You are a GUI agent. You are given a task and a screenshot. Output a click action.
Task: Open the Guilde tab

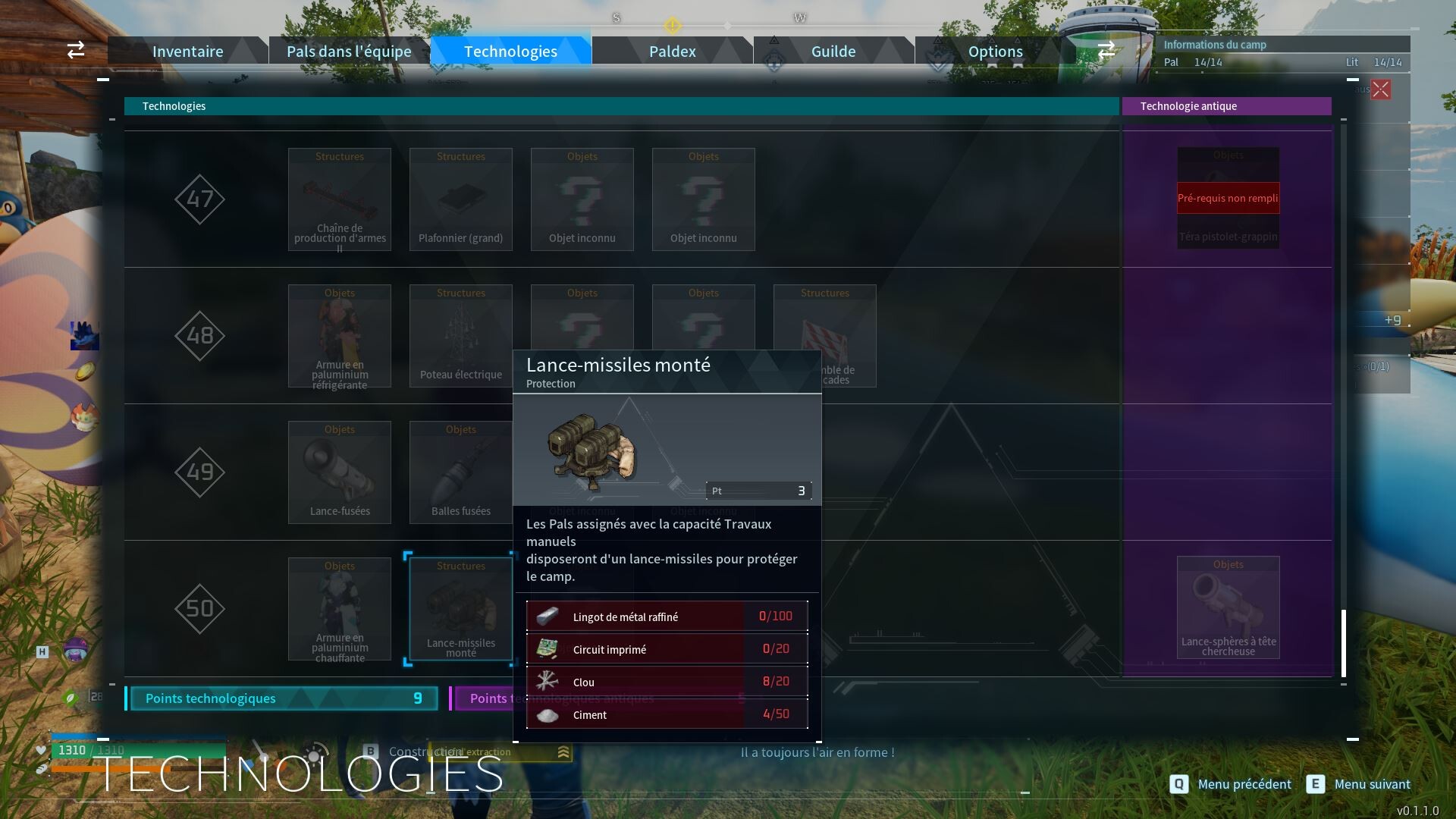(x=833, y=52)
